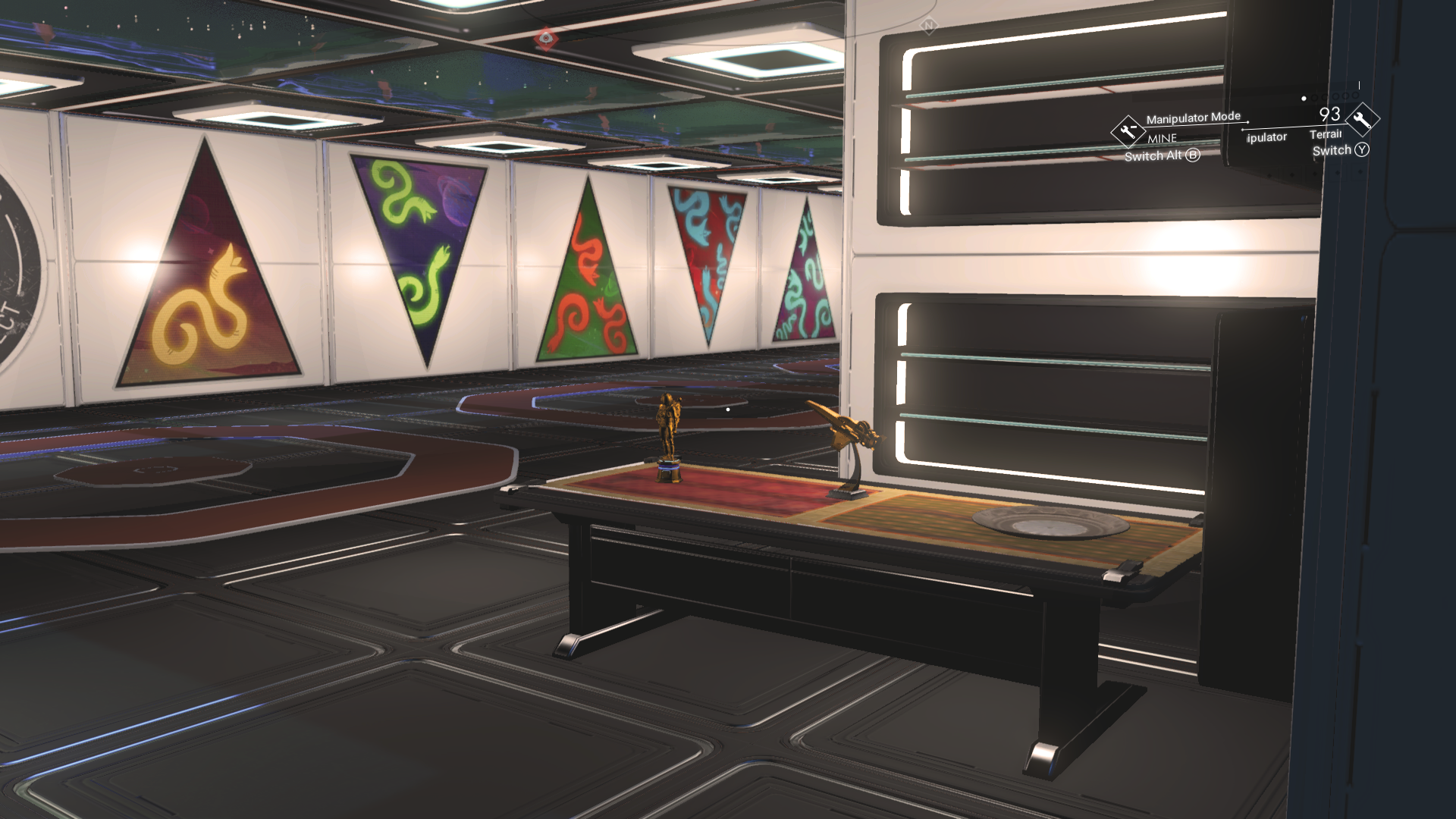Click the Manipulator Mode label

click(1194, 117)
